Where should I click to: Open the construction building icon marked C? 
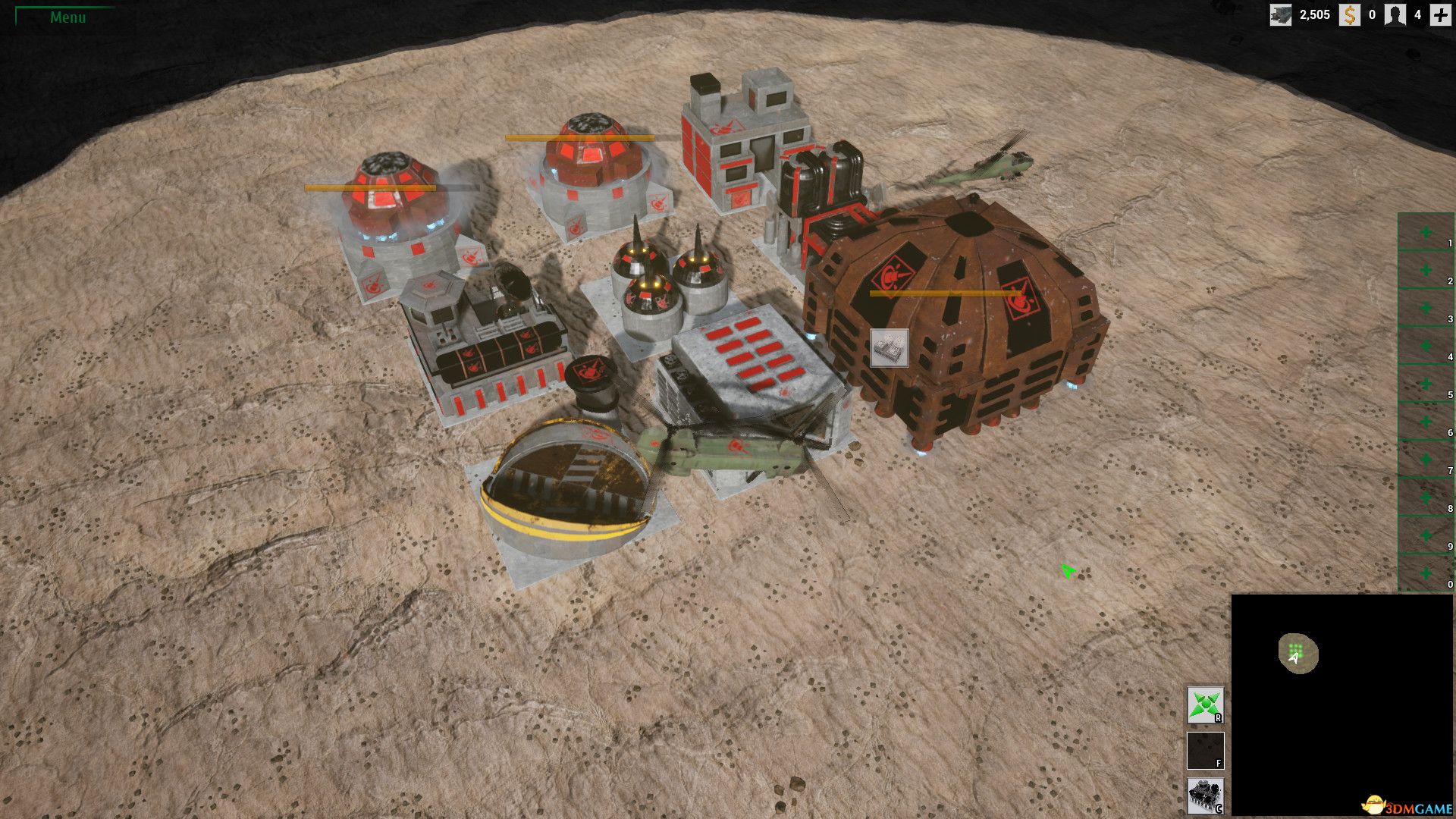coord(1205,796)
